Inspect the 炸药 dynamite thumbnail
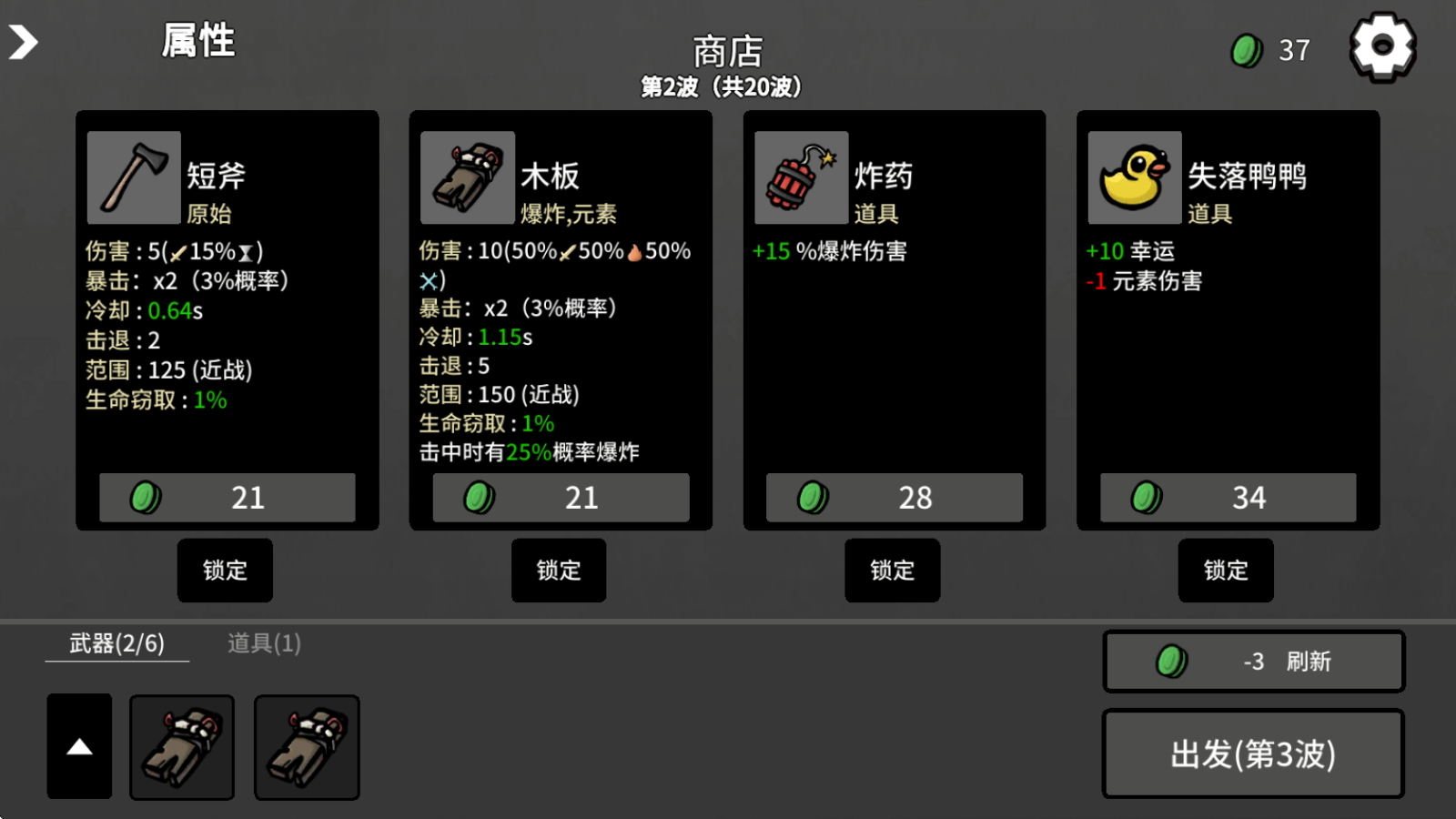 [801, 177]
